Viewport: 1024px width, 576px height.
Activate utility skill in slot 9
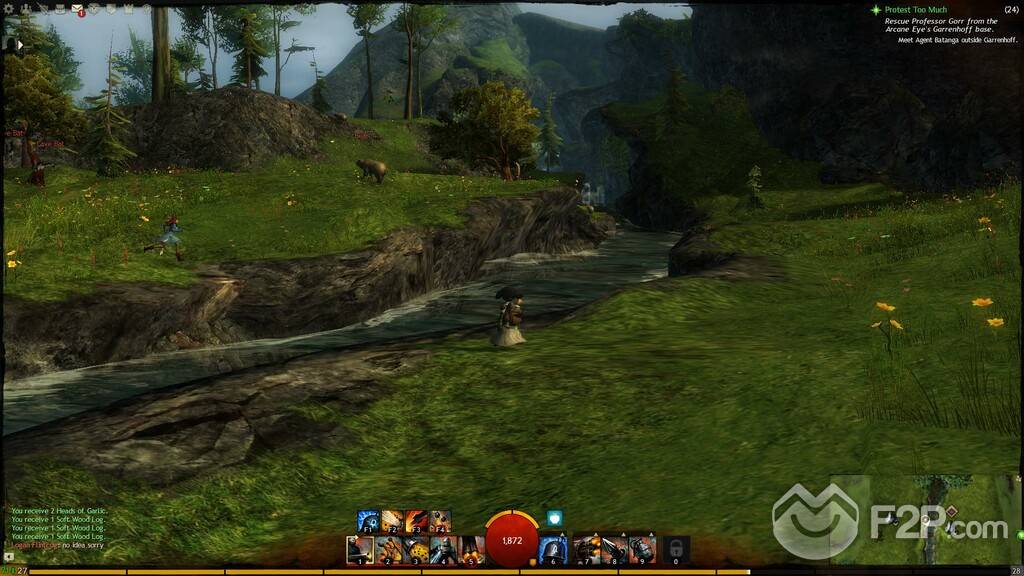coord(642,549)
